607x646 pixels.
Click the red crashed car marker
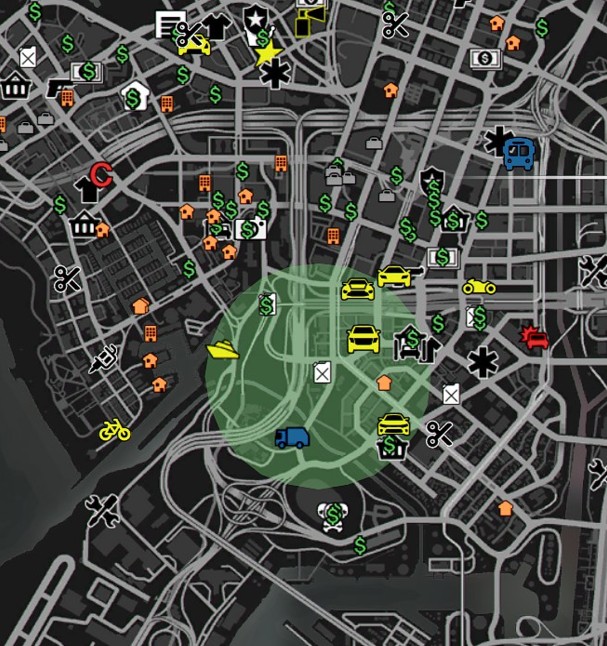coord(534,338)
